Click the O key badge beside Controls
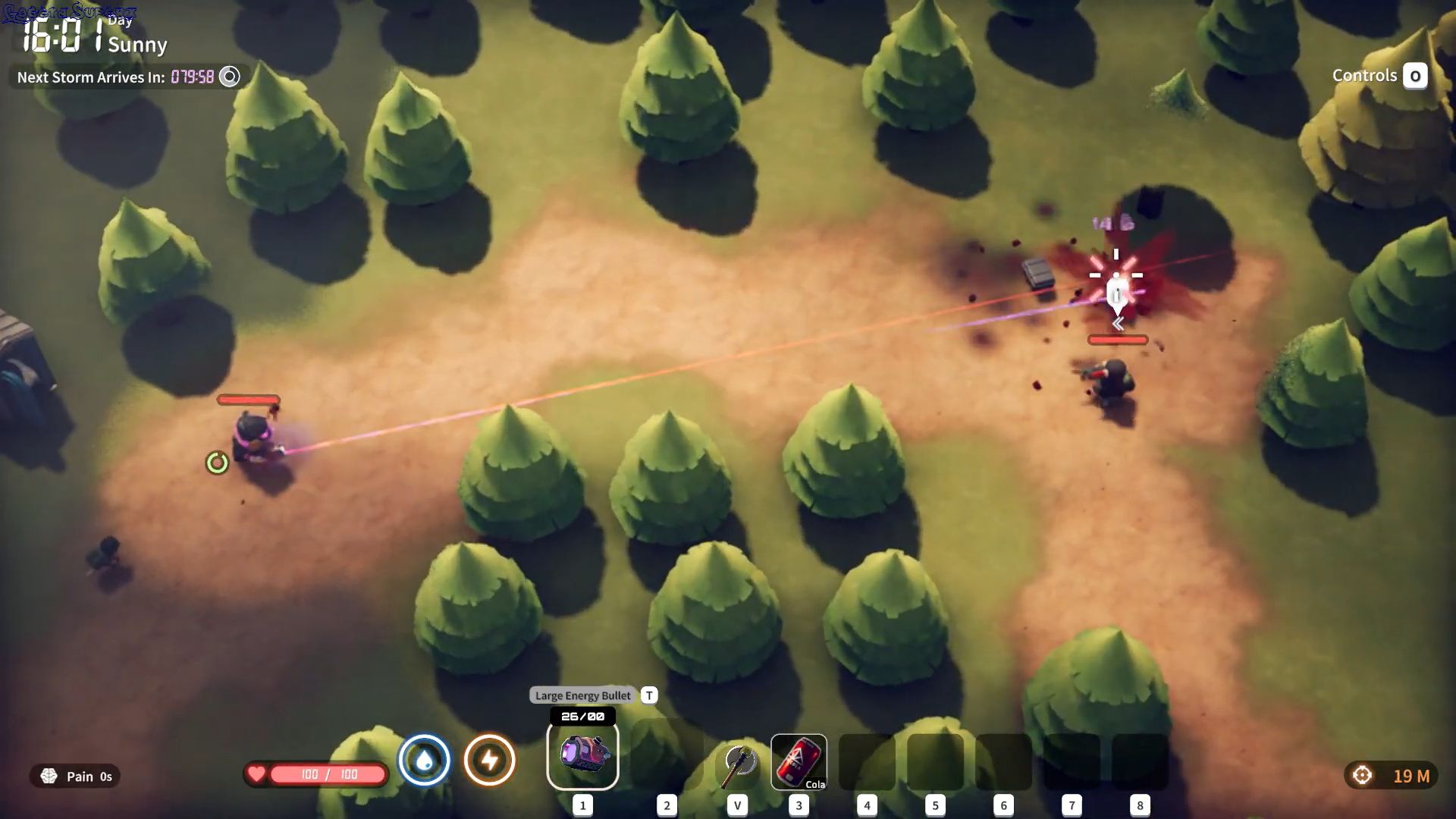This screenshot has height=819, width=1456. pyautogui.click(x=1415, y=76)
